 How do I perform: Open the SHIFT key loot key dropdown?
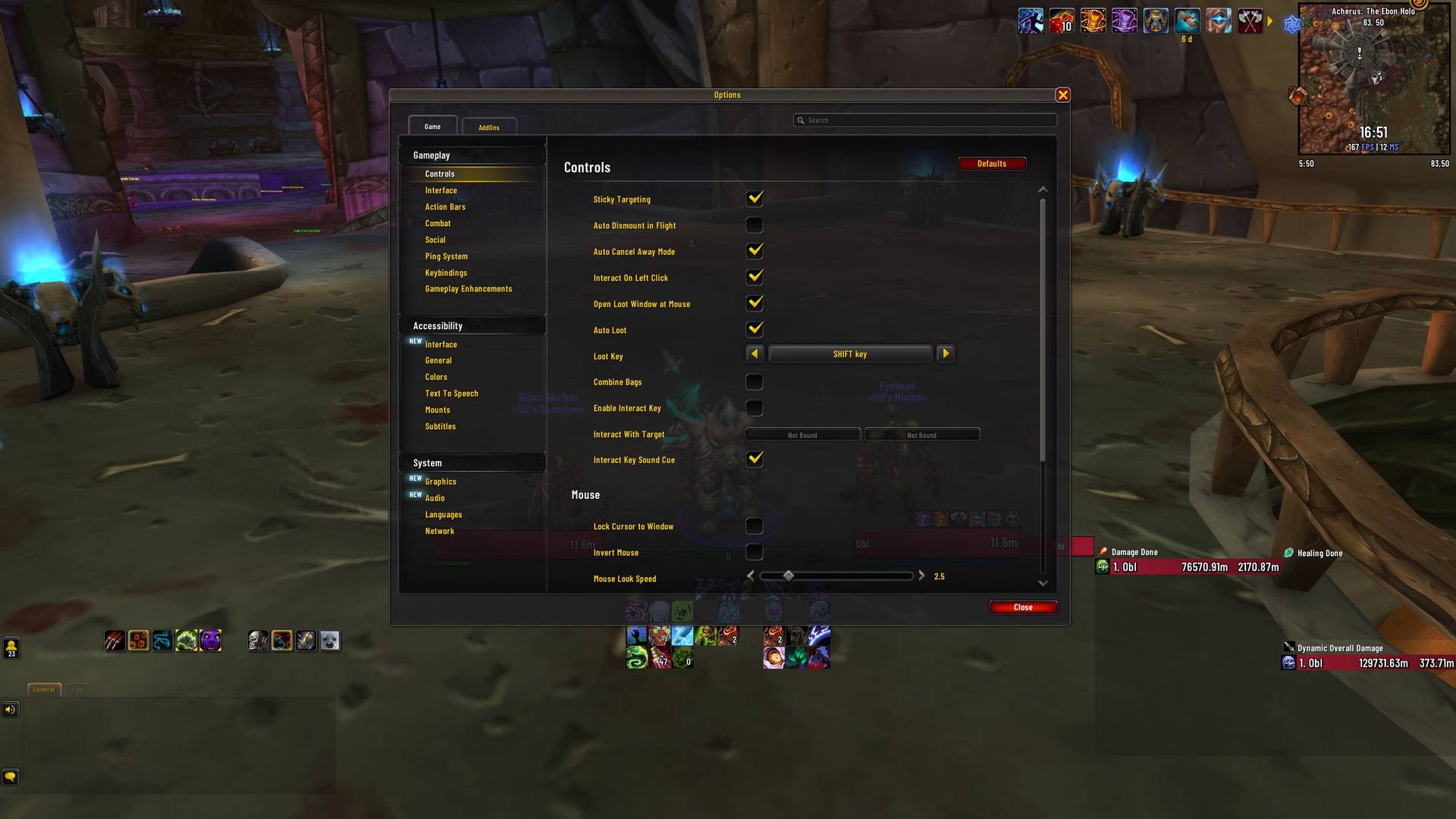tap(849, 353)
